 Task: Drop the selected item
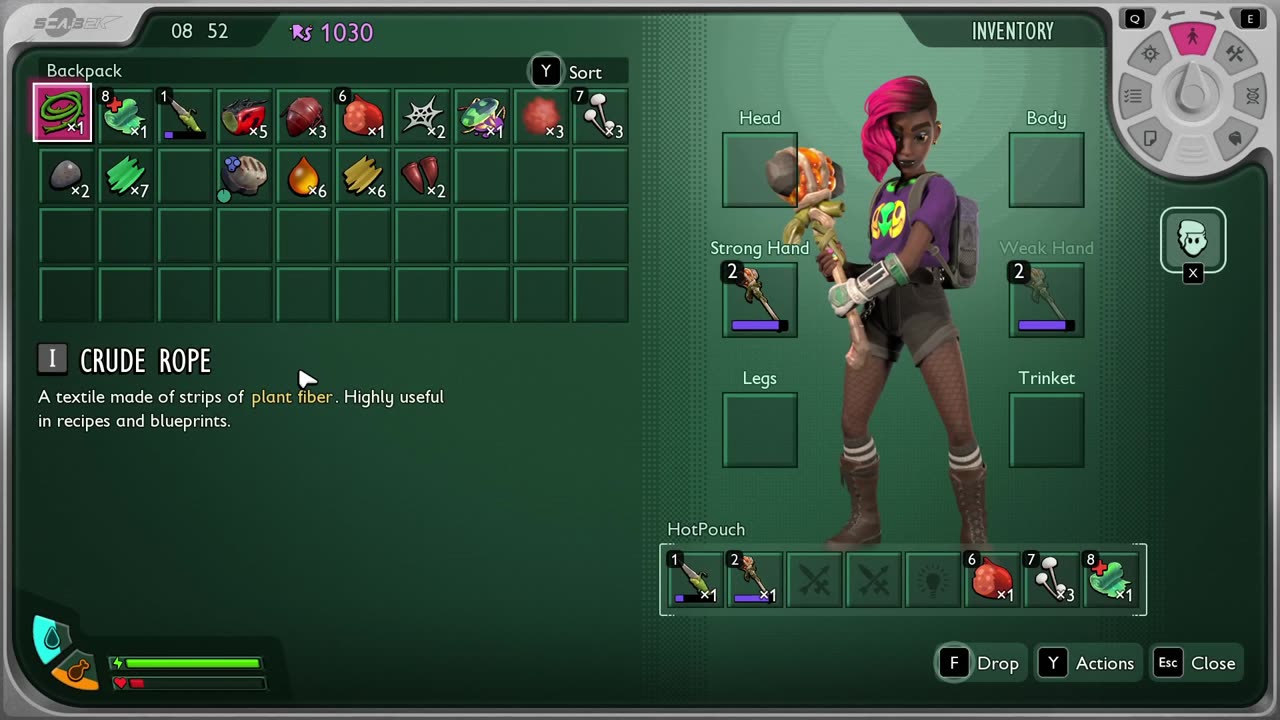[x=980, y=663]
